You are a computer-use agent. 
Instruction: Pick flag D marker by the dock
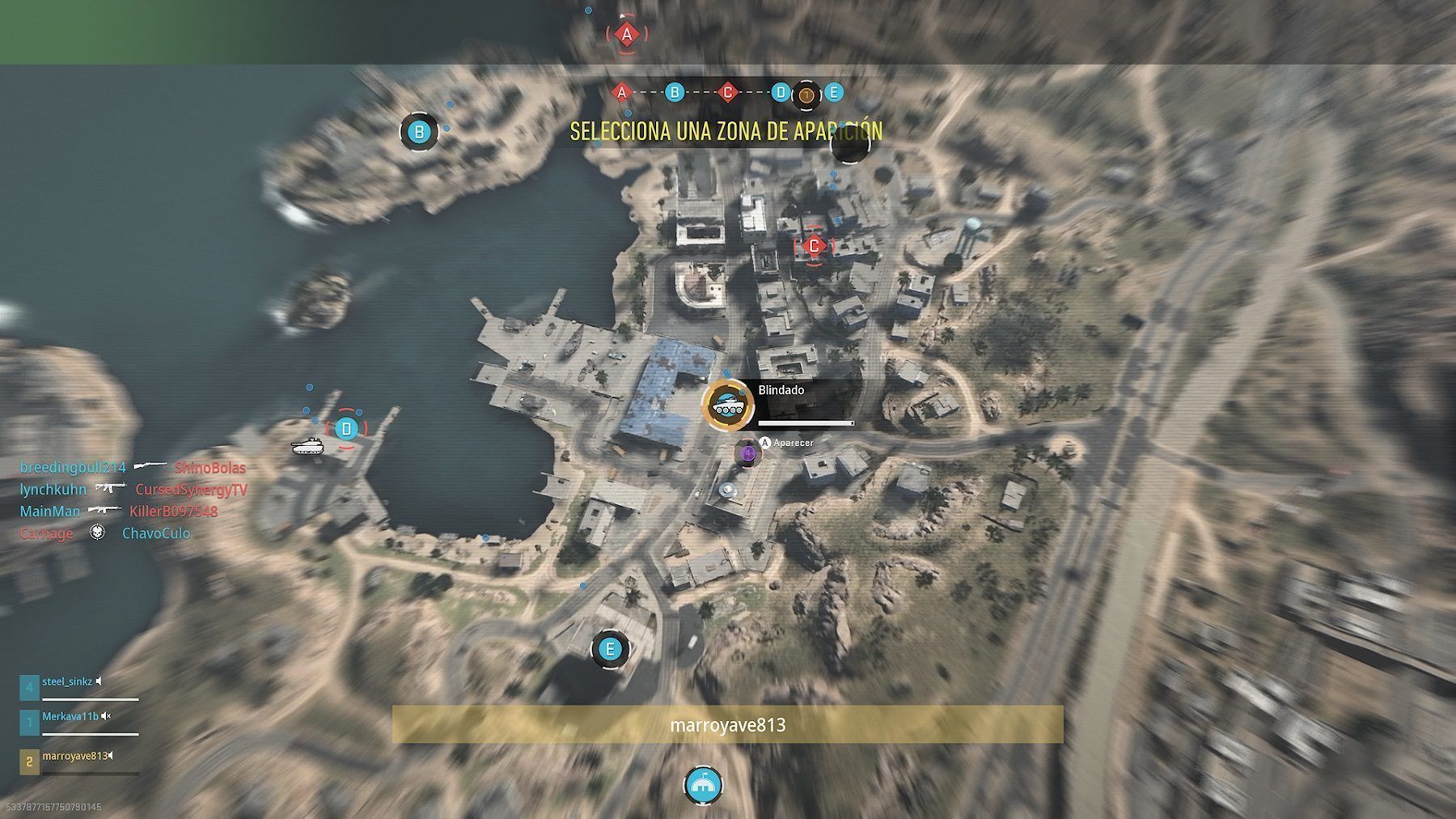click(x=346, y=429)
